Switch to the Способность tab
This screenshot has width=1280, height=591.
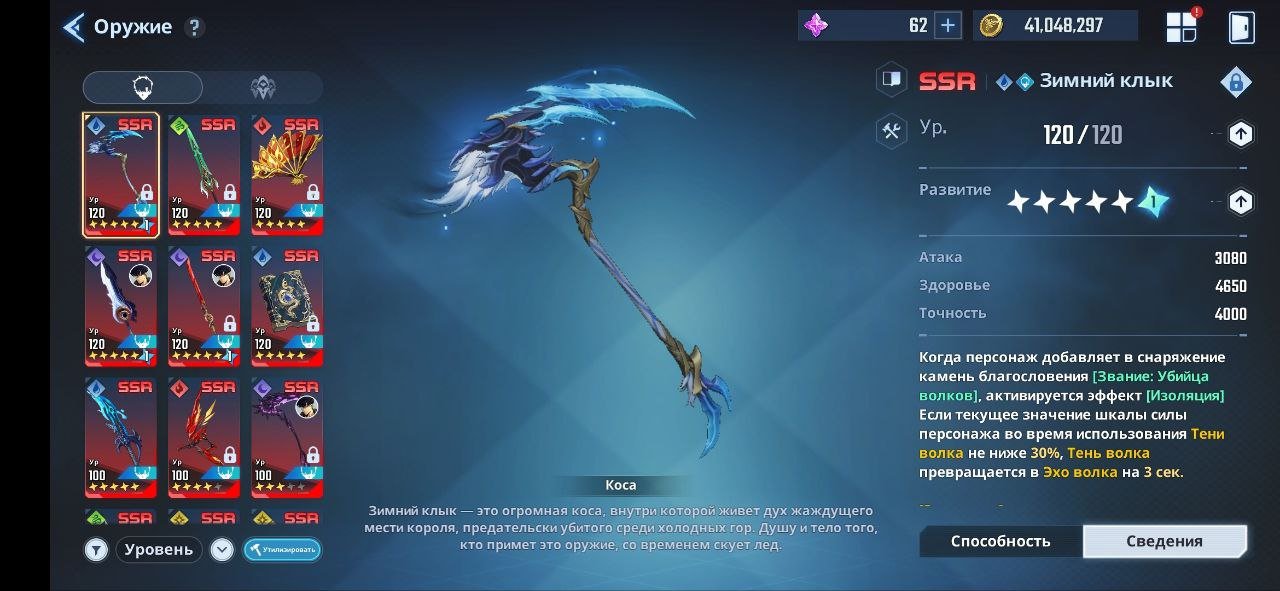(x=1000, y=541)
